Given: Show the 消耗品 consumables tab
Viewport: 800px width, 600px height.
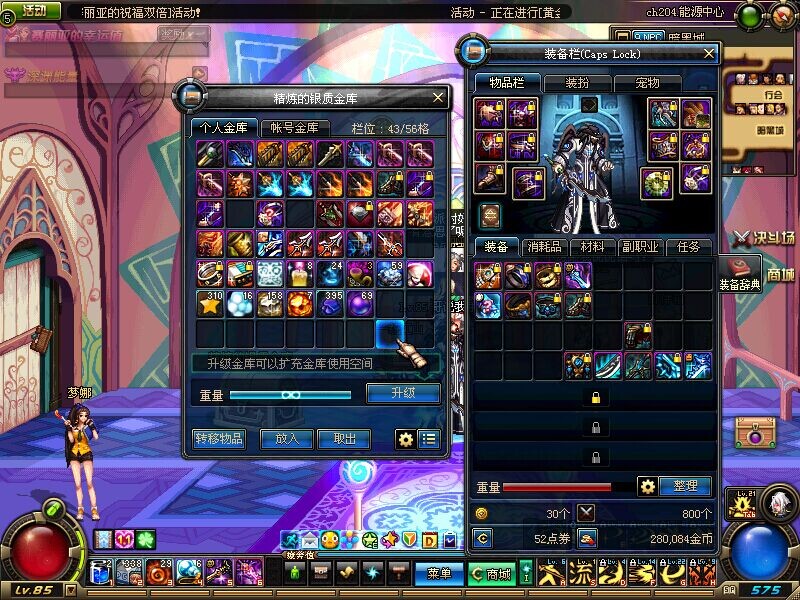Looking at the screenshot, I should (543, 246).
